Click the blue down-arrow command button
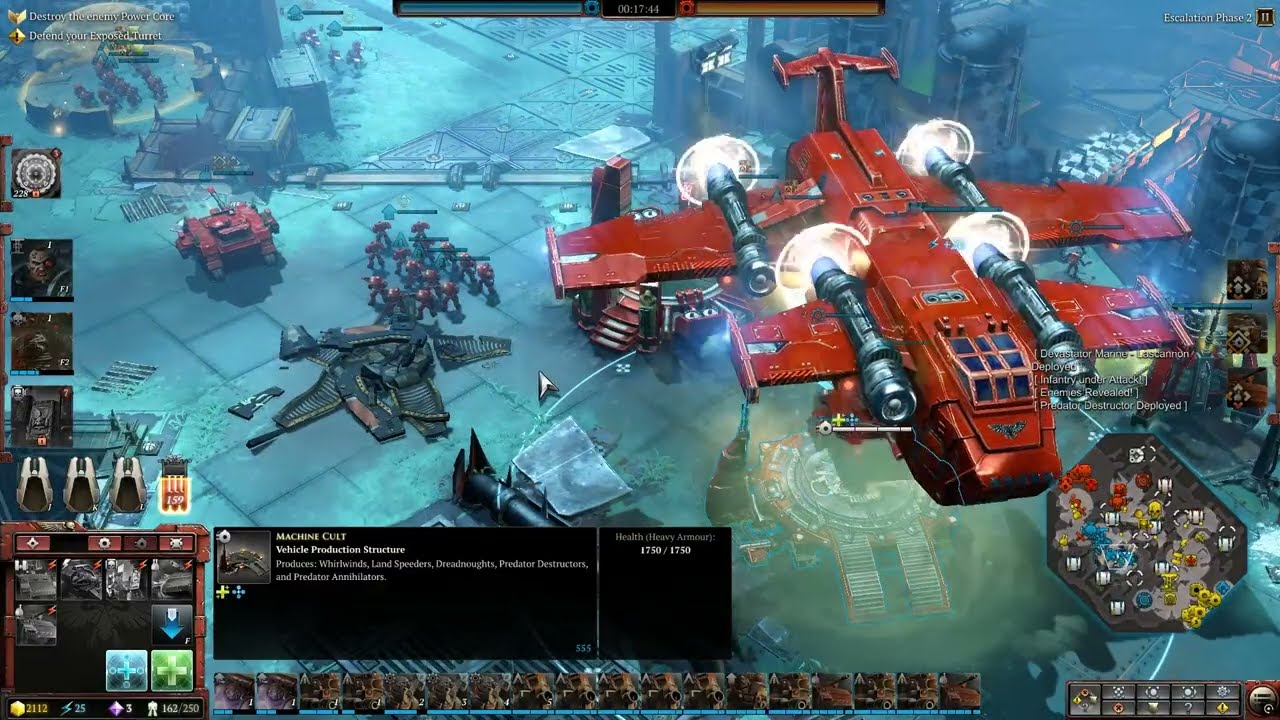 172,624
